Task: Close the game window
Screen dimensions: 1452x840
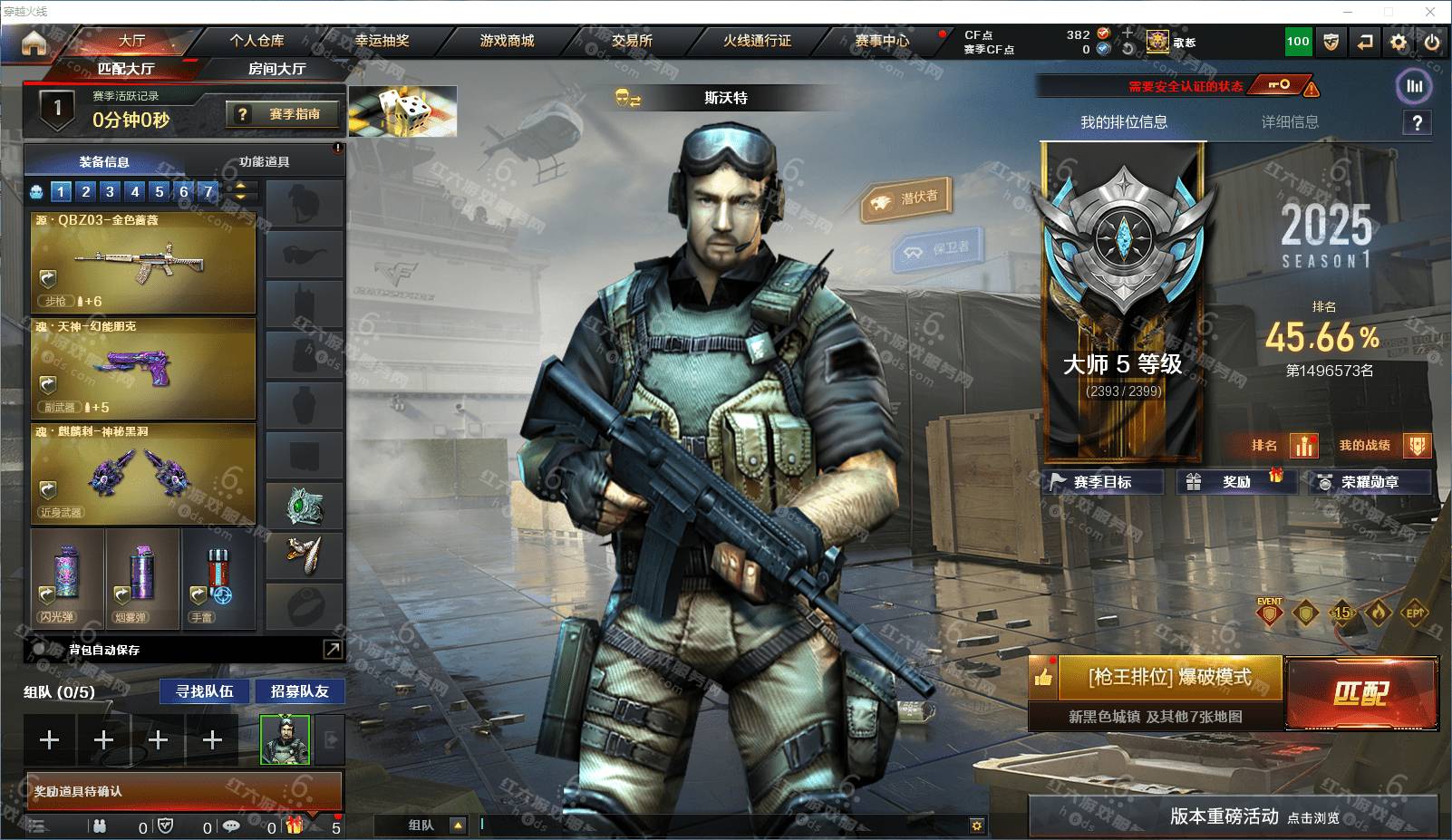Action: 1430,12
